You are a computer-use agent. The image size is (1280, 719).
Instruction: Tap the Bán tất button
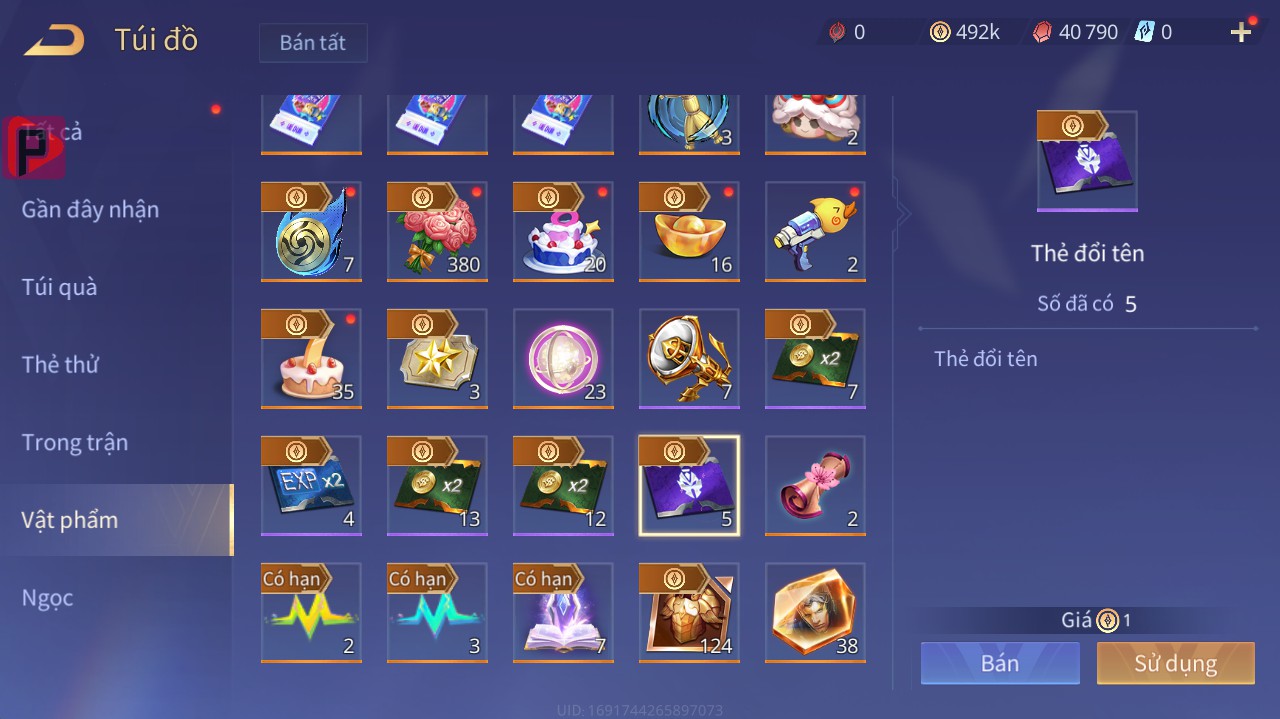(313, 43)
